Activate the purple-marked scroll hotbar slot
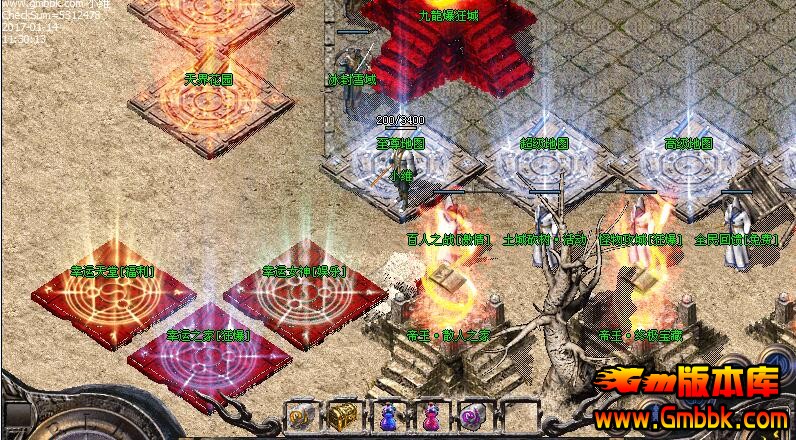The image size is (796, 440). click(473, 417)
